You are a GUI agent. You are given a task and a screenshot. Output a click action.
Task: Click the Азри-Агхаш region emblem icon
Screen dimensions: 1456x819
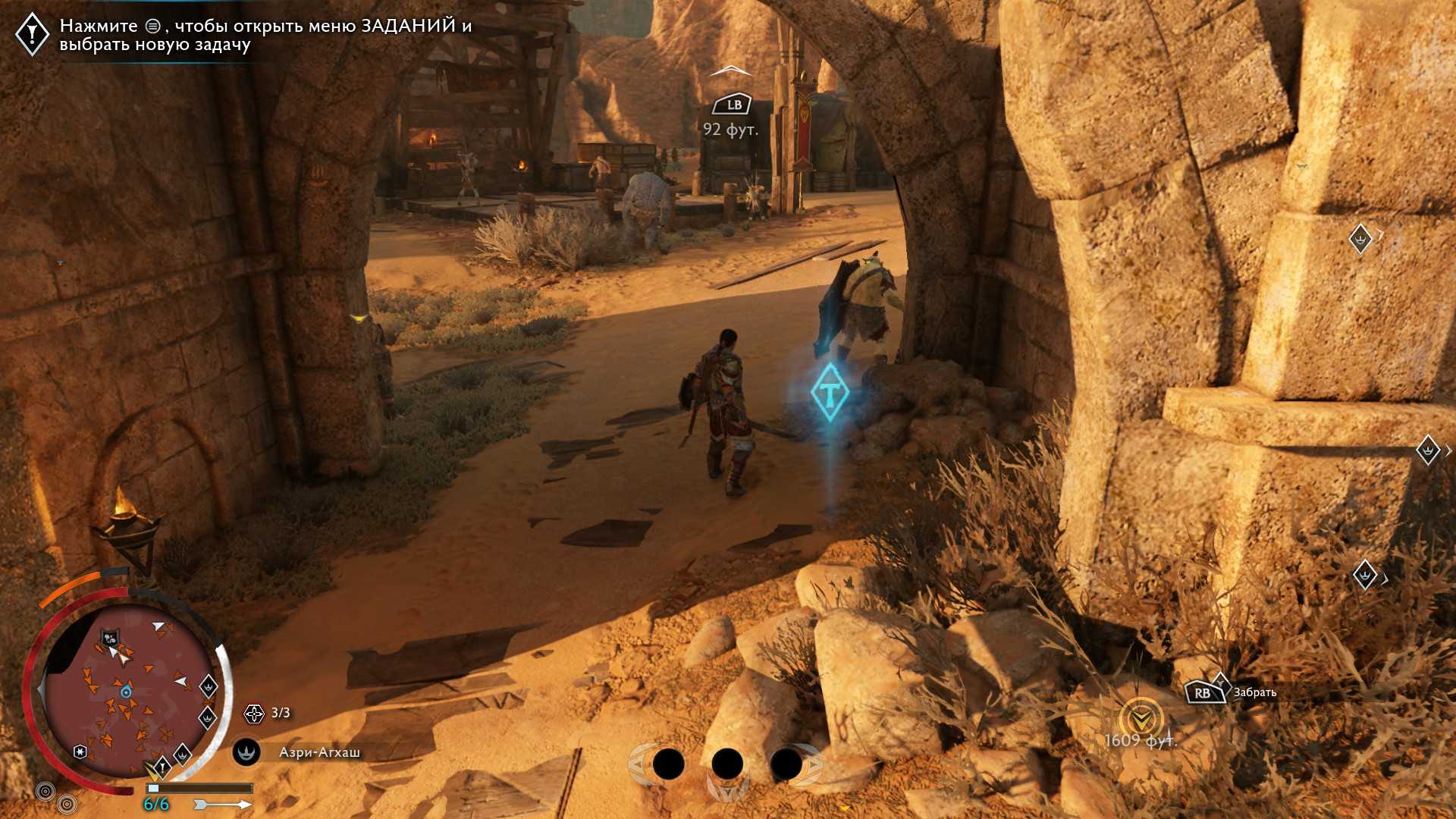pos(246,752)
